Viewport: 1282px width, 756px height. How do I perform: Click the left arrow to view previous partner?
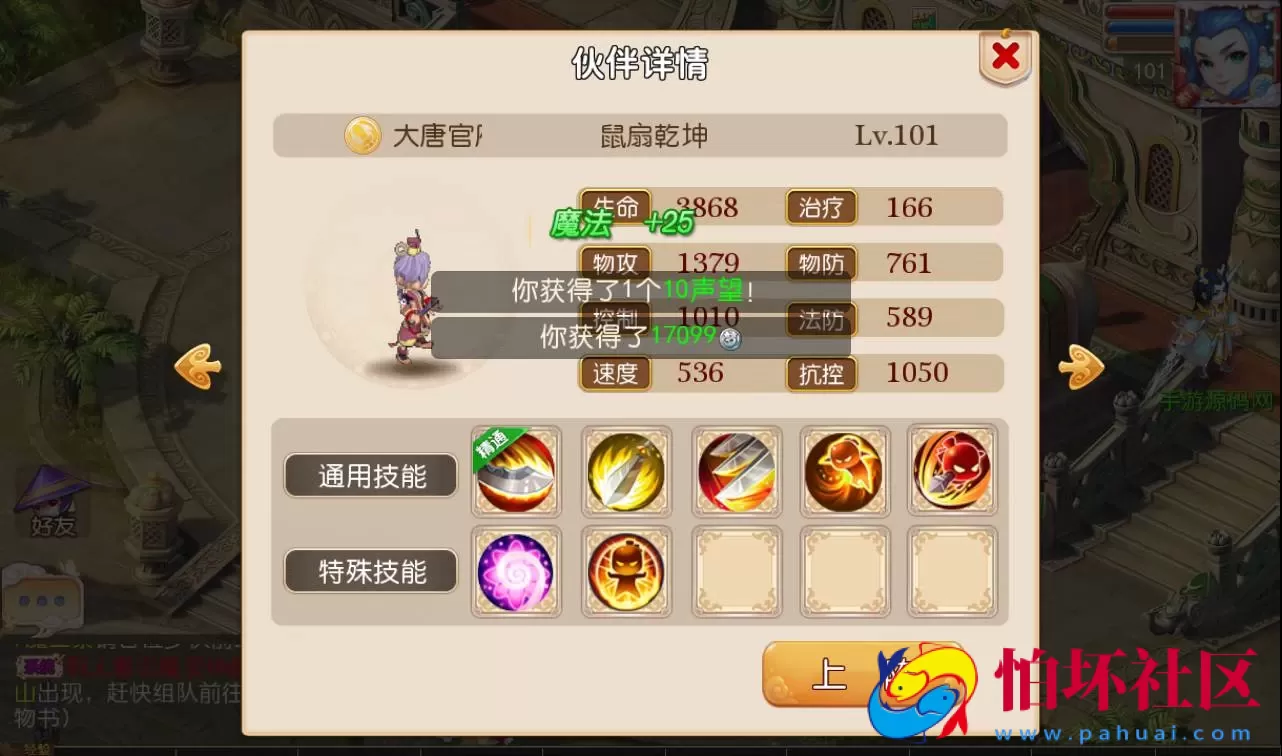[197, 365]
